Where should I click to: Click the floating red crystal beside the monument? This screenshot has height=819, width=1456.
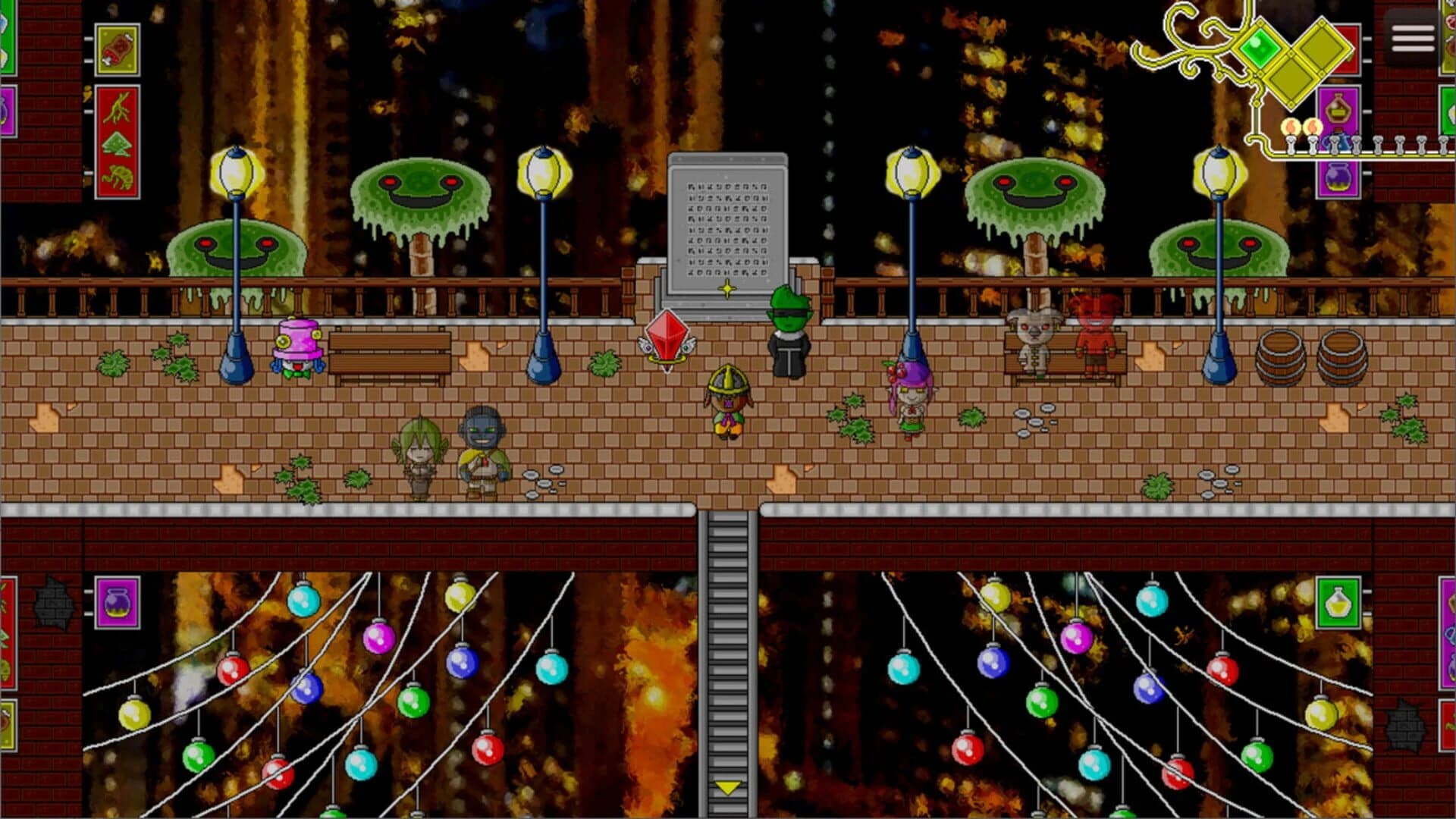pyautogui.click(x=667, y=334)
